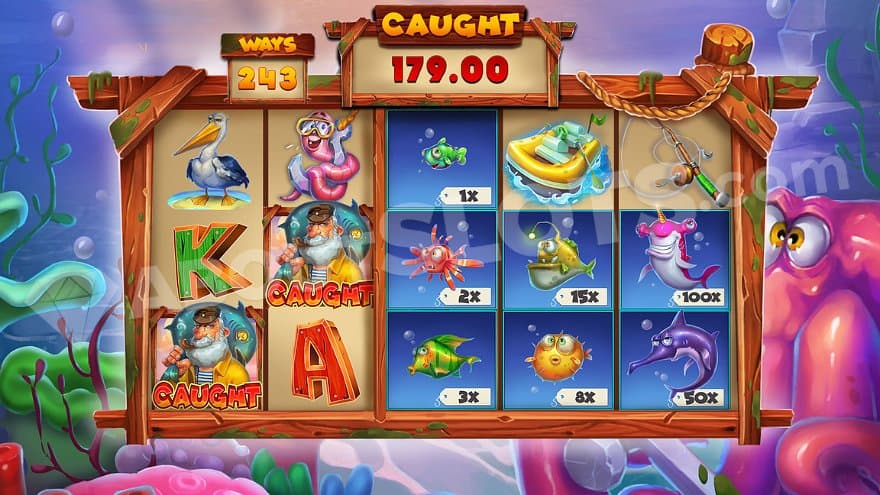Select the pink worm with goggles symbol
The image size is (880, 495).
(x=322, y=158)
